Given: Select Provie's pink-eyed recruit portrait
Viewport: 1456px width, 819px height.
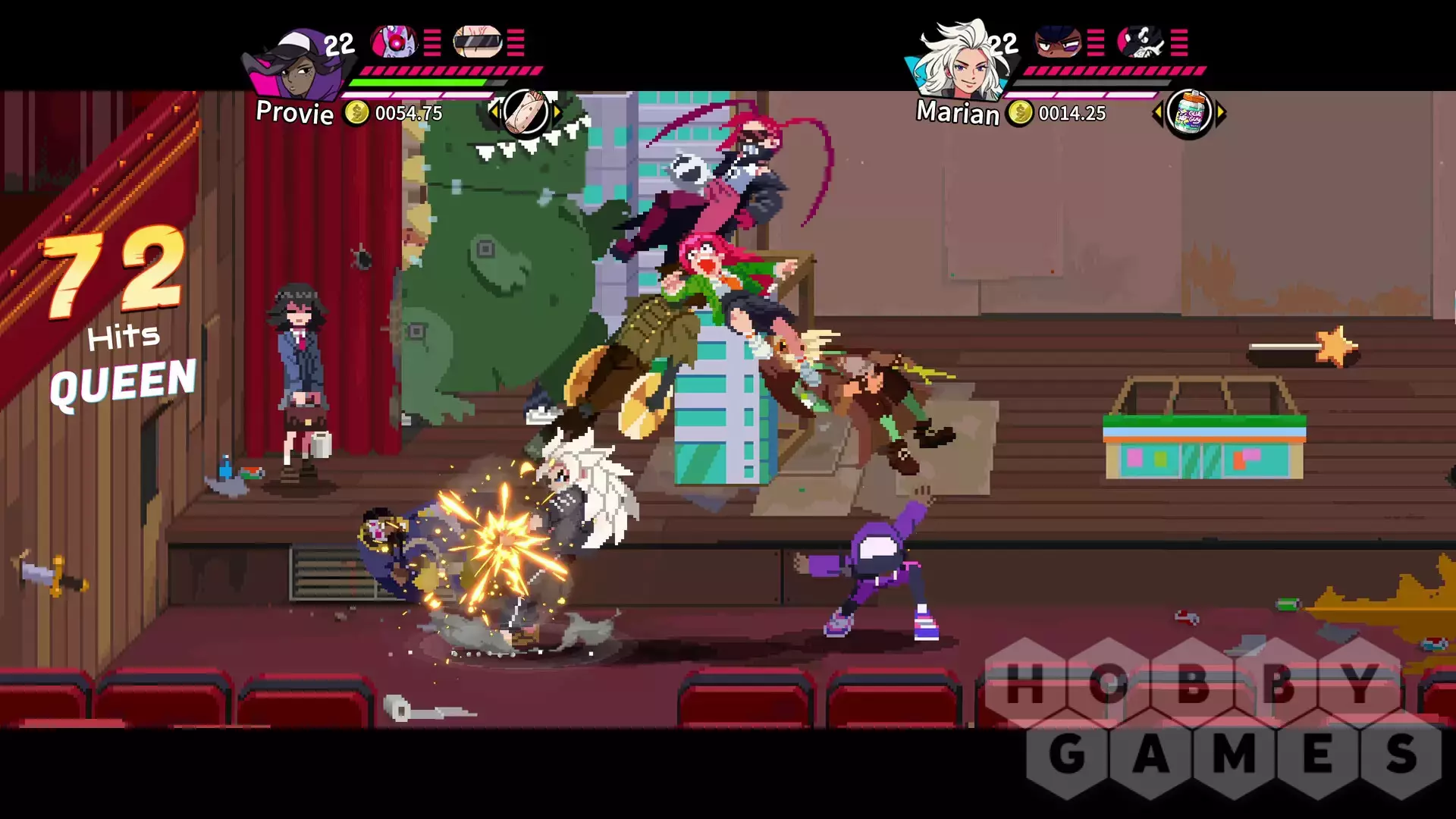Looking at the screenshot, I should [394, 41].
